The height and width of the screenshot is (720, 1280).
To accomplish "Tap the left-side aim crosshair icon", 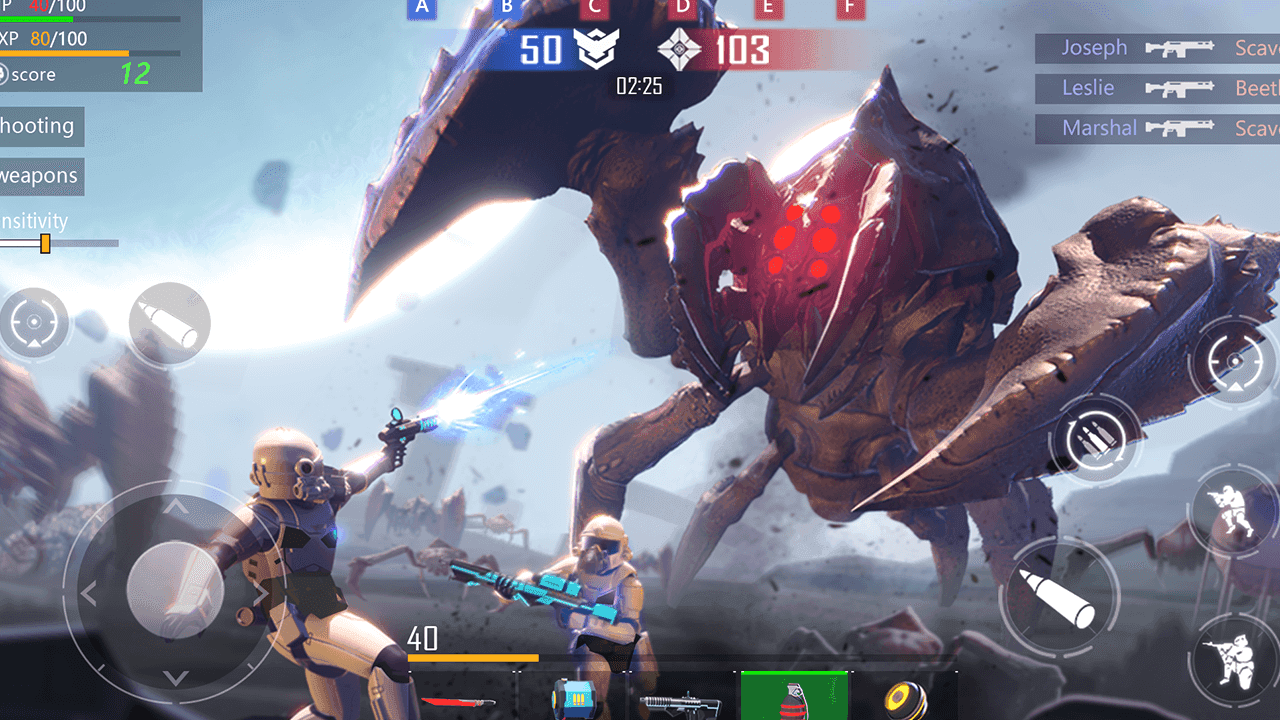I will coord(34,323).
